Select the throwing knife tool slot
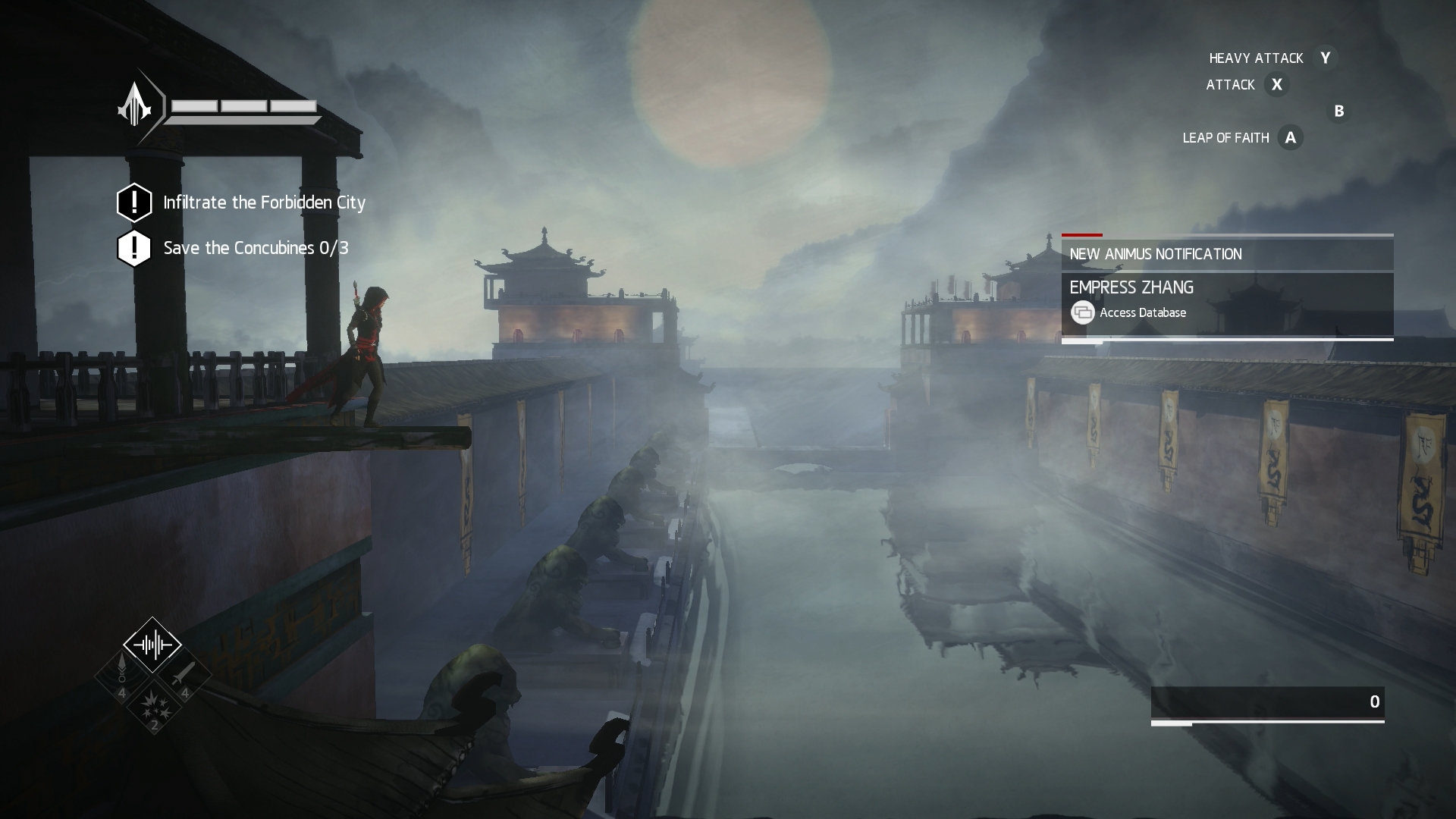Screen dimensions: 1456x819 [184, 675]
